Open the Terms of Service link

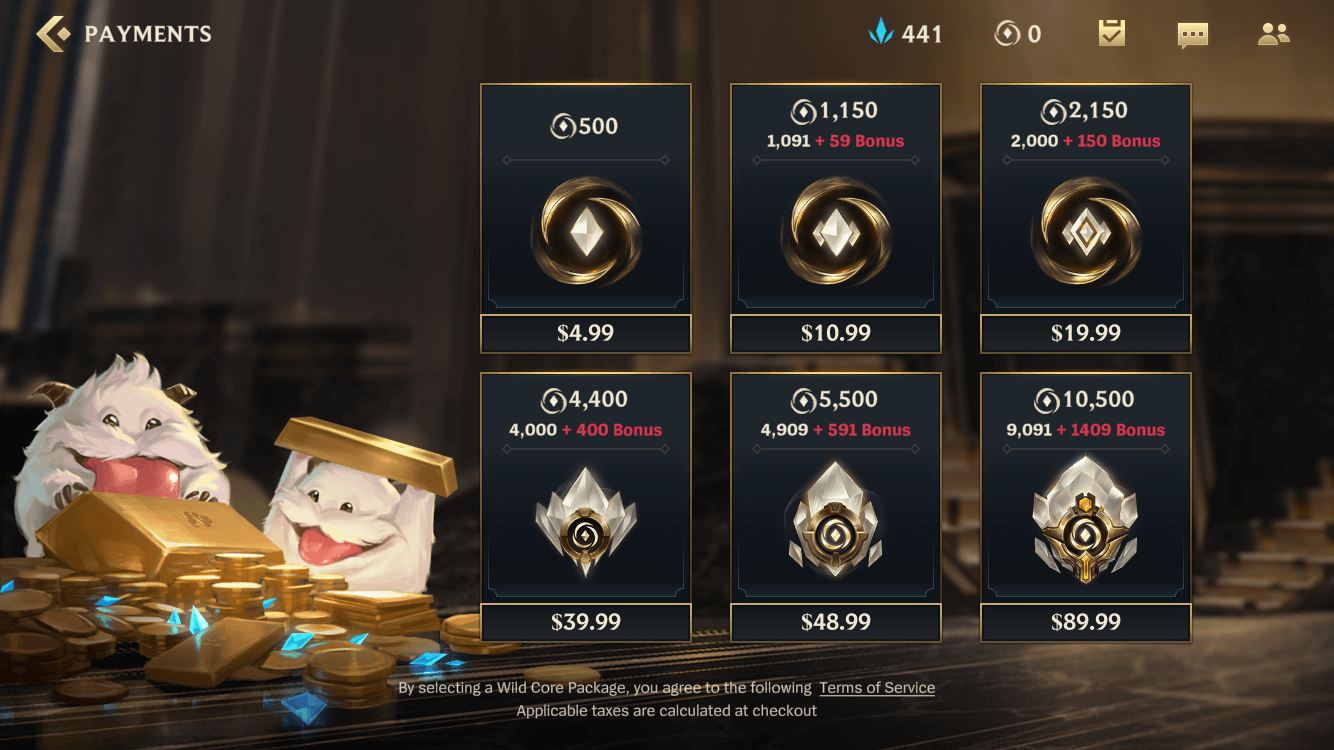click(x=877, y=687)
